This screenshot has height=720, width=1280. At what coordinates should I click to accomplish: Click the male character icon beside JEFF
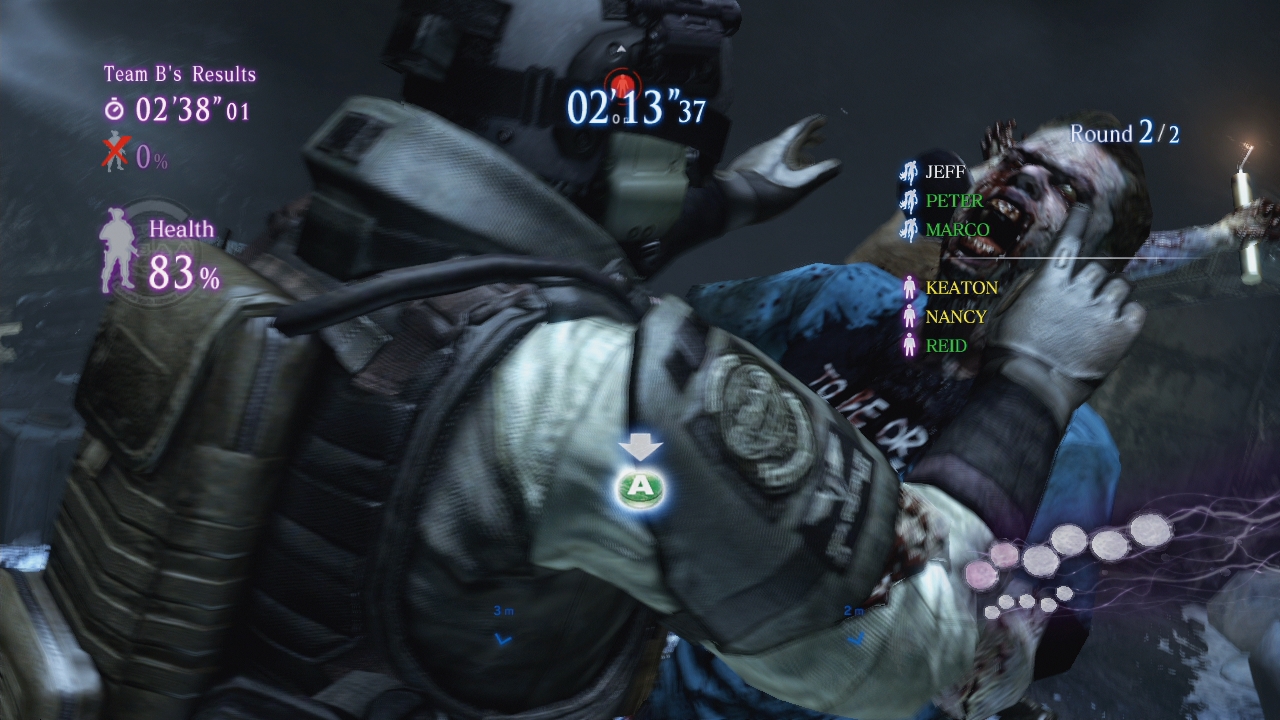coord(908,172)
